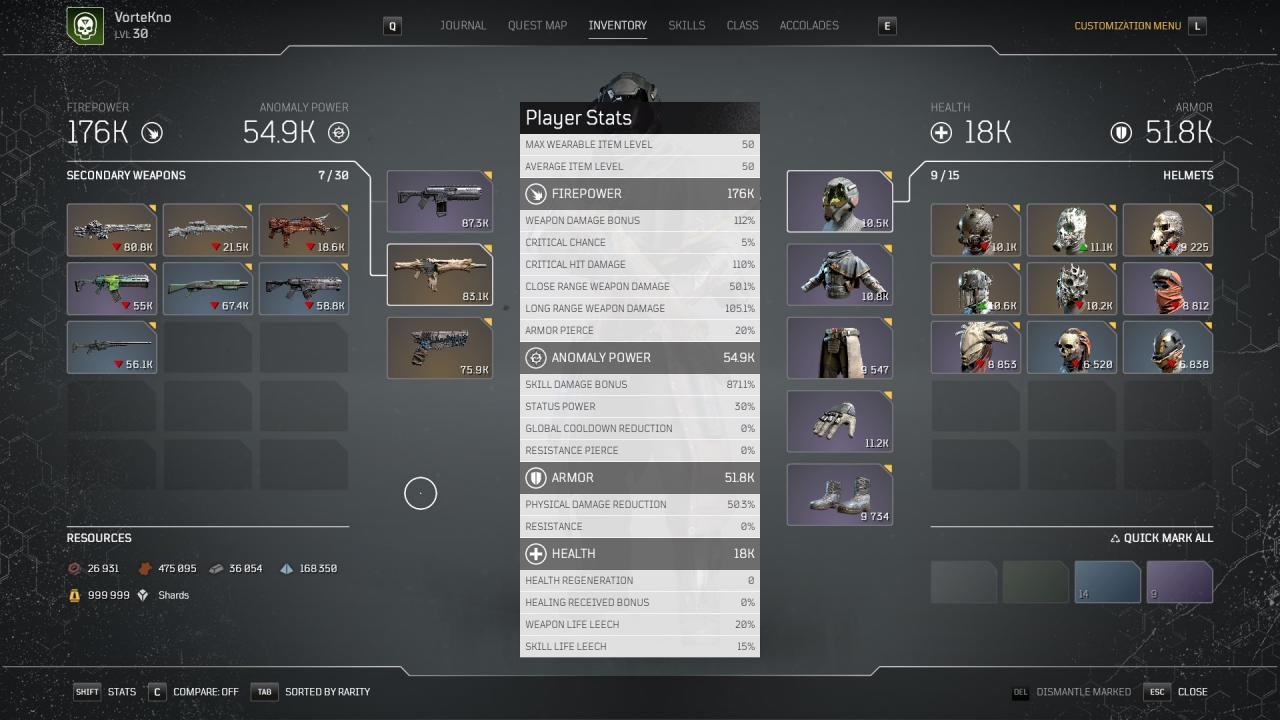
Task: Pick the 8 812 red-scarf helmet
Action: click(x=1167, y=288)
